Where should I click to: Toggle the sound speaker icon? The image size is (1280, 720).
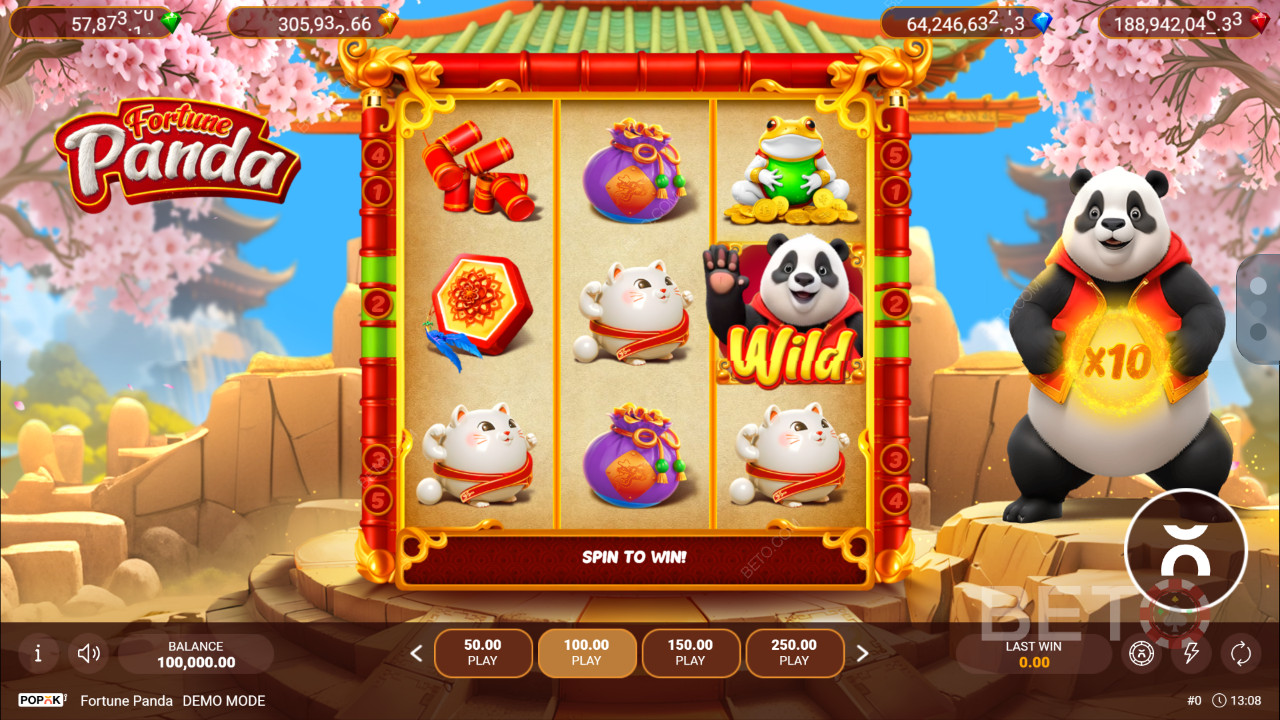[89, 654]
